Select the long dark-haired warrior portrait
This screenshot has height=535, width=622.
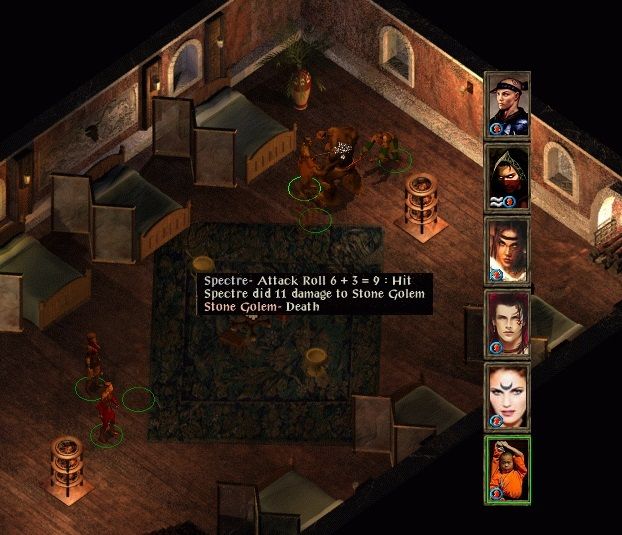click(x=507, y=249)
